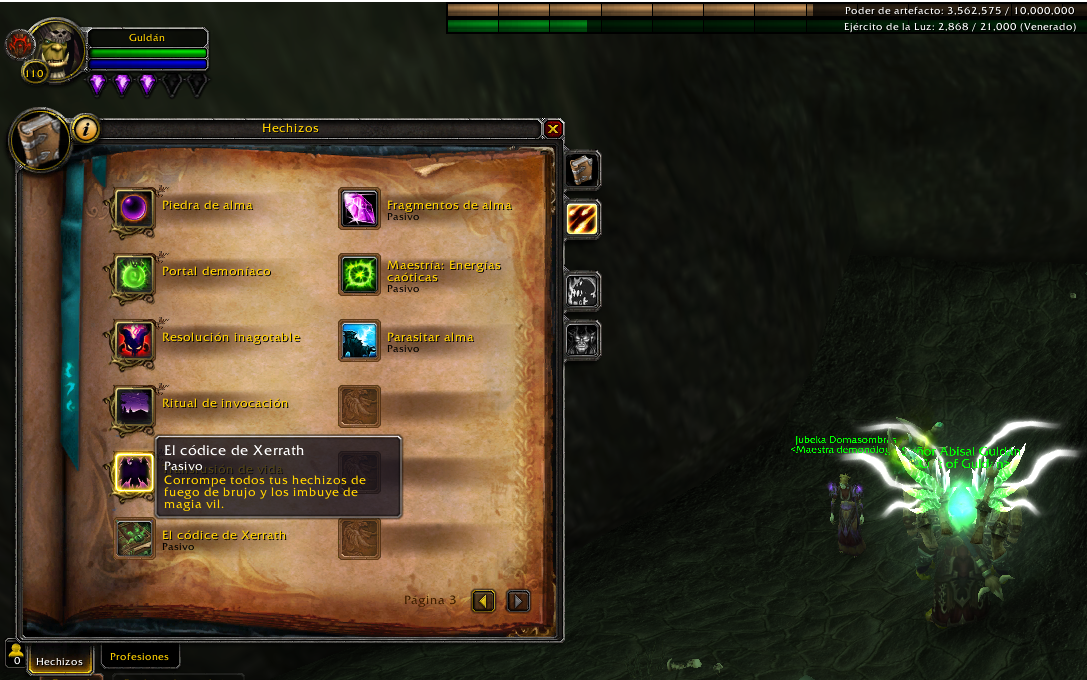Go to the next spellbook page

(518, 600)
